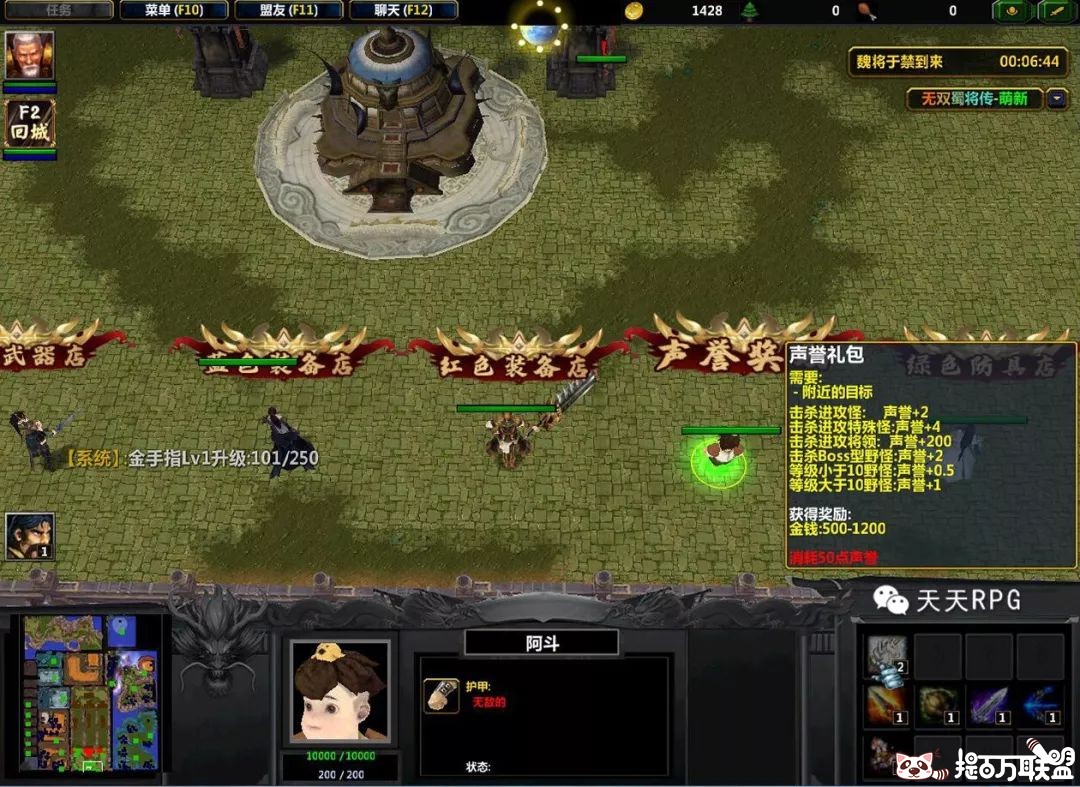1080x787 pixels.
Task: Open the 聊天 (F12) chat log
Action: tap(404, 11)
